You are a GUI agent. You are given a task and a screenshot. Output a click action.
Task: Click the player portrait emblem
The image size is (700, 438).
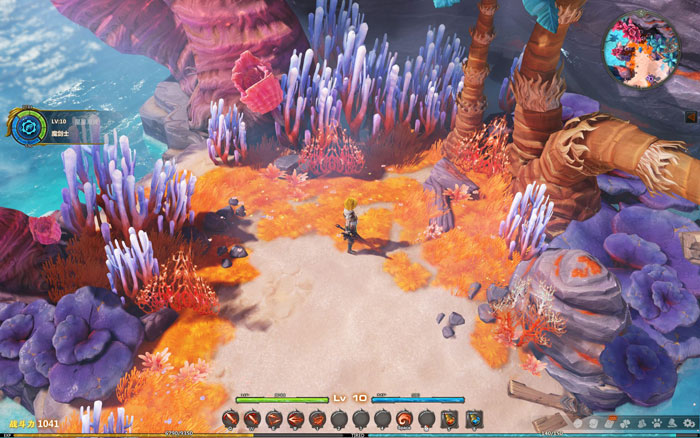(x=29, y=126)
